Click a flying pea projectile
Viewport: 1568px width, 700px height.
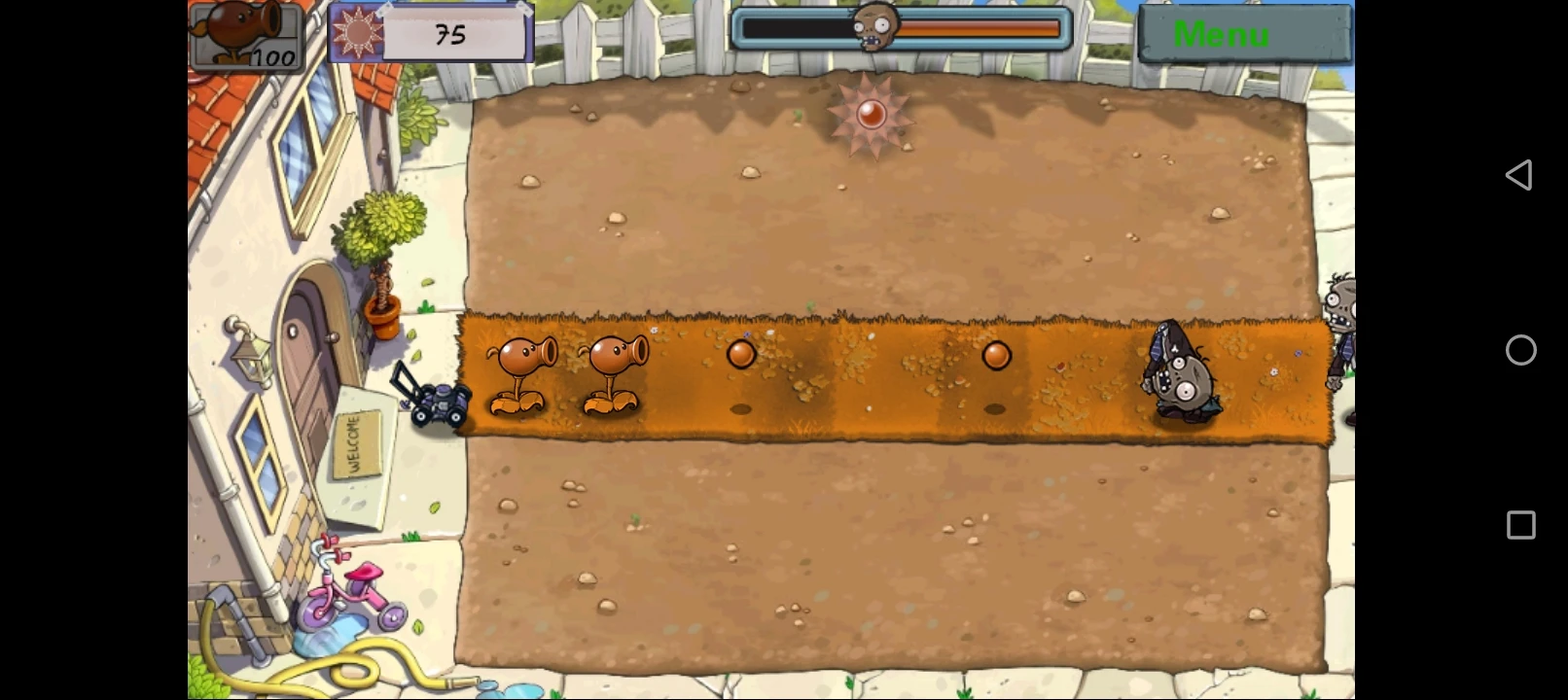[x=741, y=355]
